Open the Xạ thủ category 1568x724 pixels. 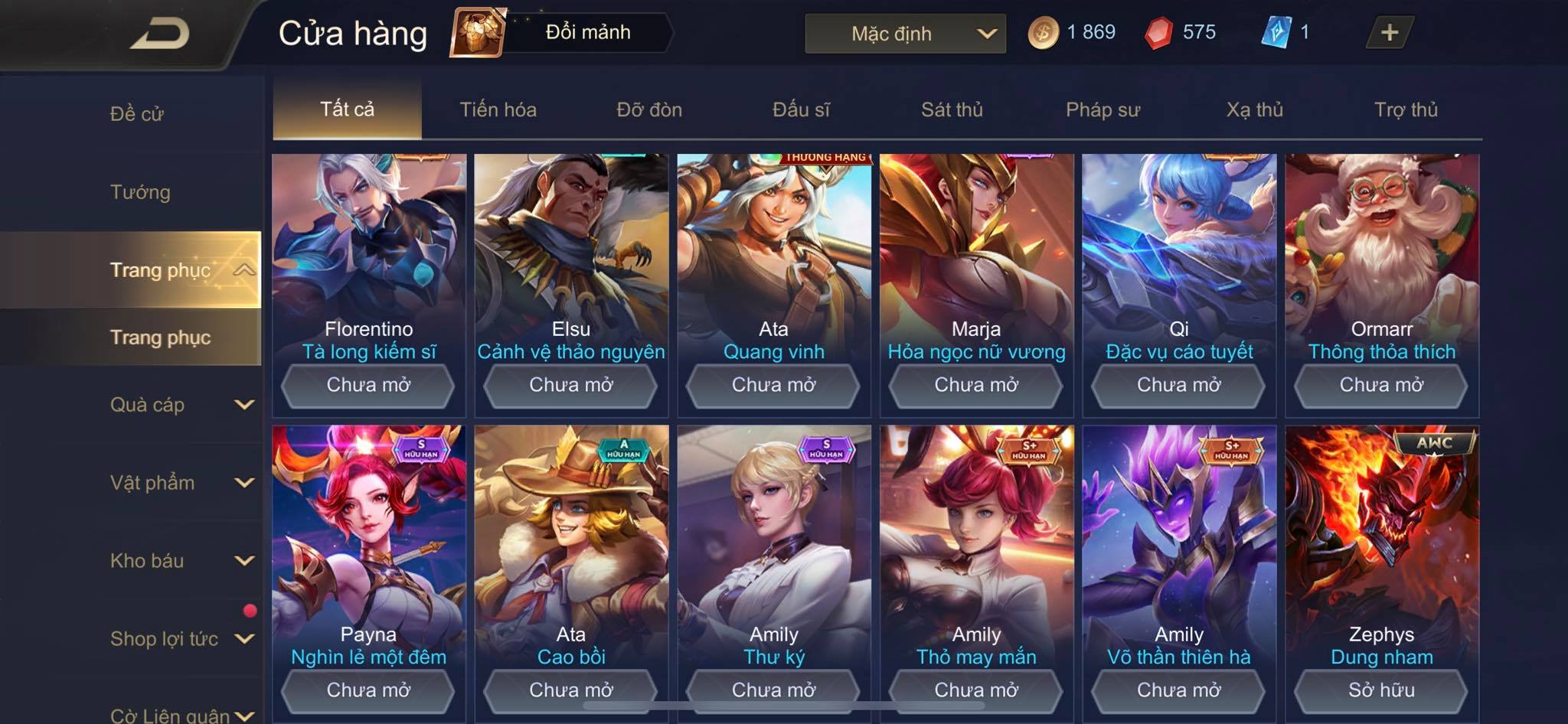(1254, 109)
